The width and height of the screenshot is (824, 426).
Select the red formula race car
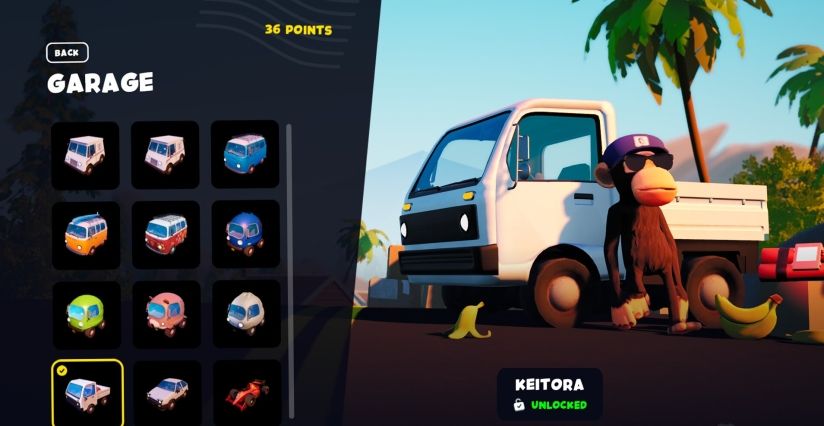click(245, 392)
